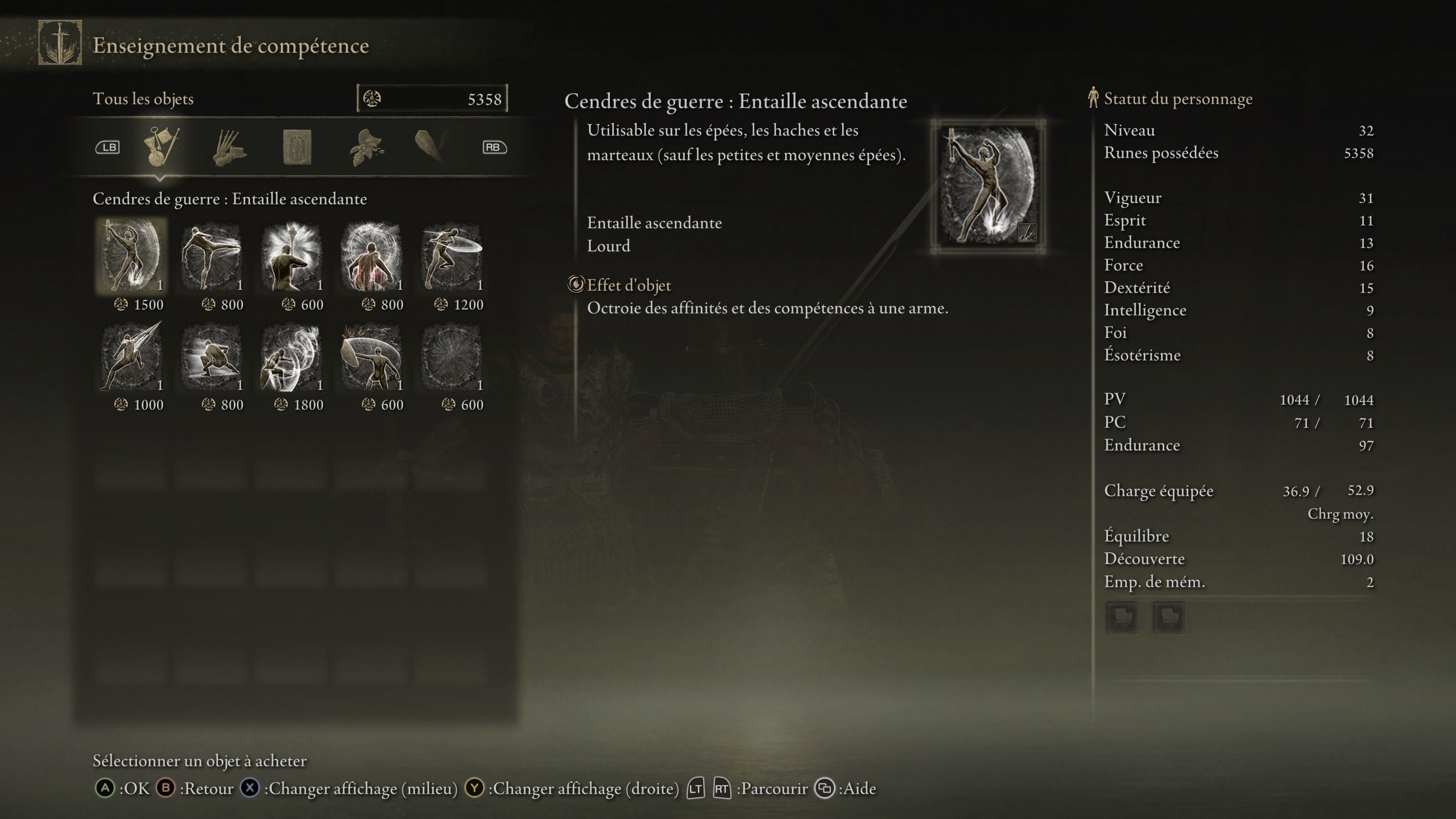Viewport: 1456px width, 819px height.
Task: Pick the red-aura war cry ash
Action: coord(371,256)
